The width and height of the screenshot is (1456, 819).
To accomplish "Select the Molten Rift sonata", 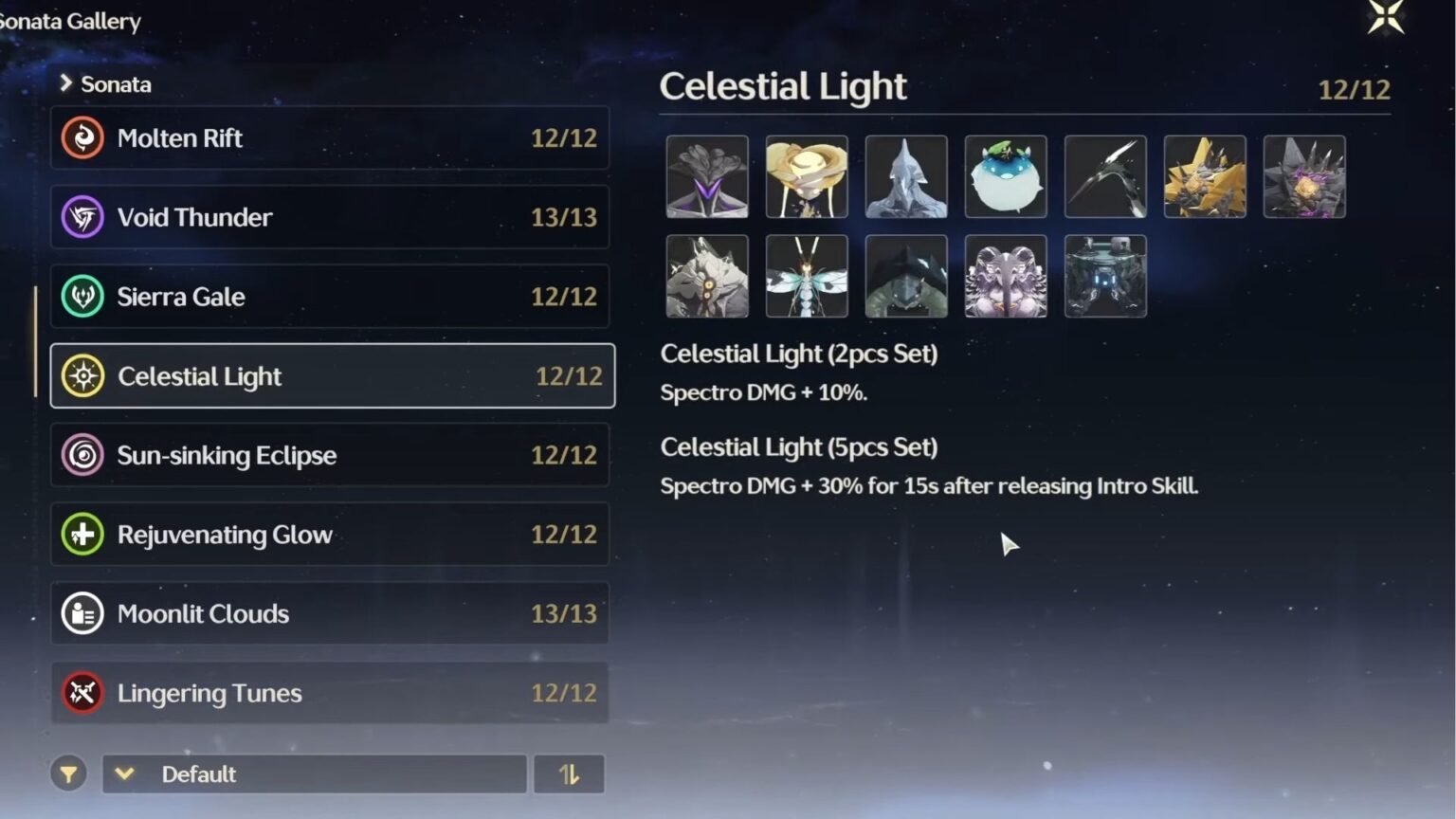I will click(329, 138).
